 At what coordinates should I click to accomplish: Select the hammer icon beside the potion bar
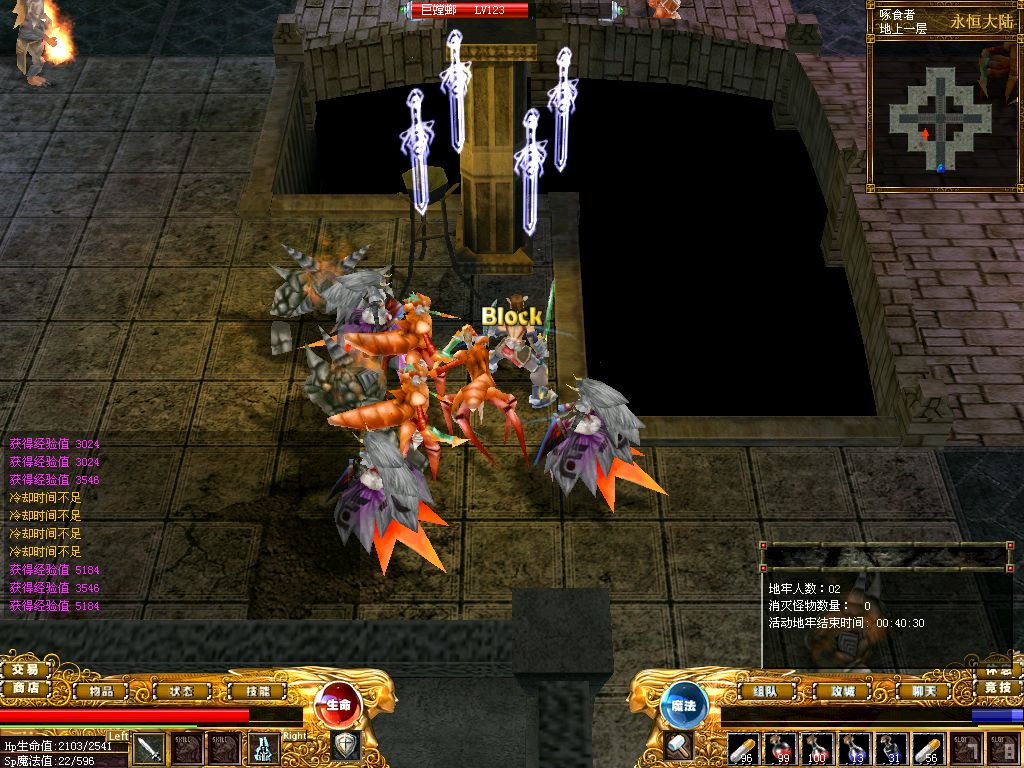(679, 746)
